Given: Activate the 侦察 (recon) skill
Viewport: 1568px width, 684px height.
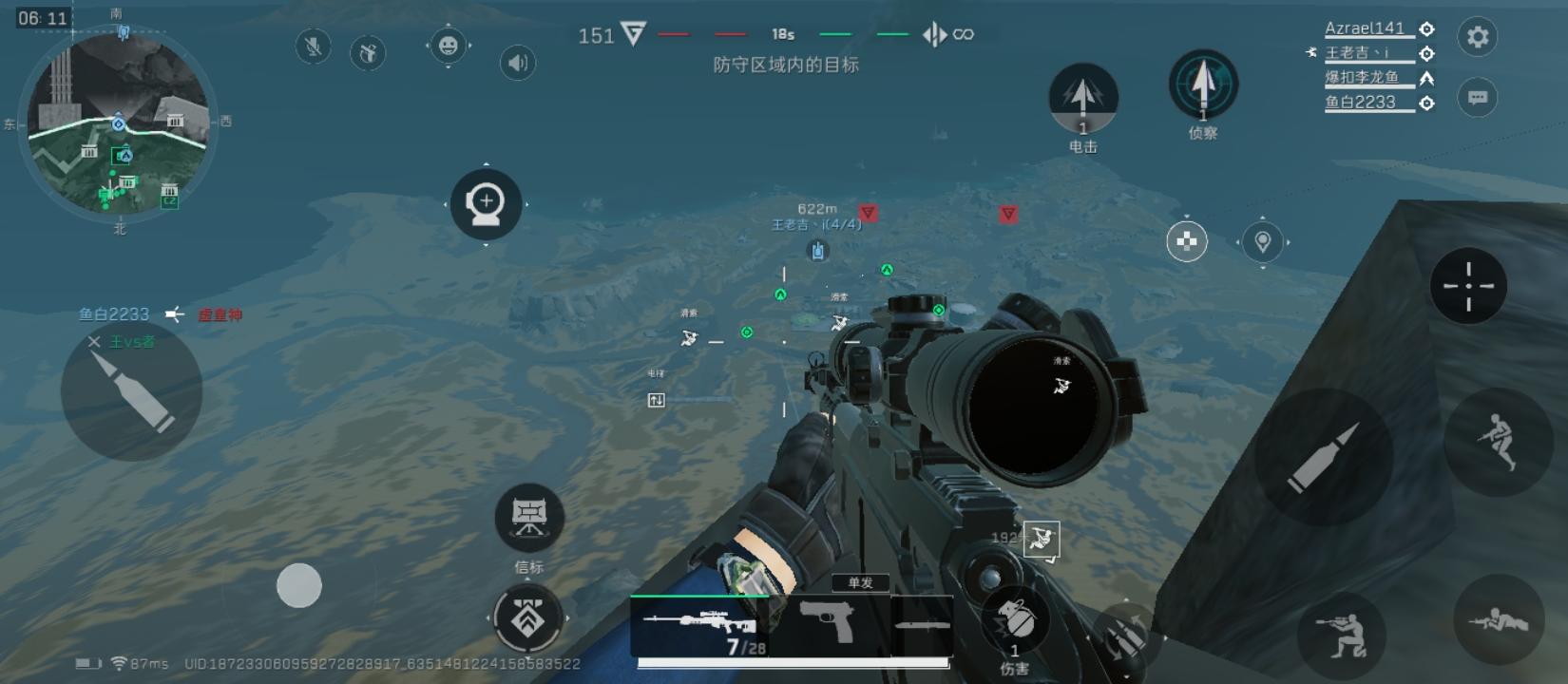Looking at the screenshot, I should (x=1203, y=85).
